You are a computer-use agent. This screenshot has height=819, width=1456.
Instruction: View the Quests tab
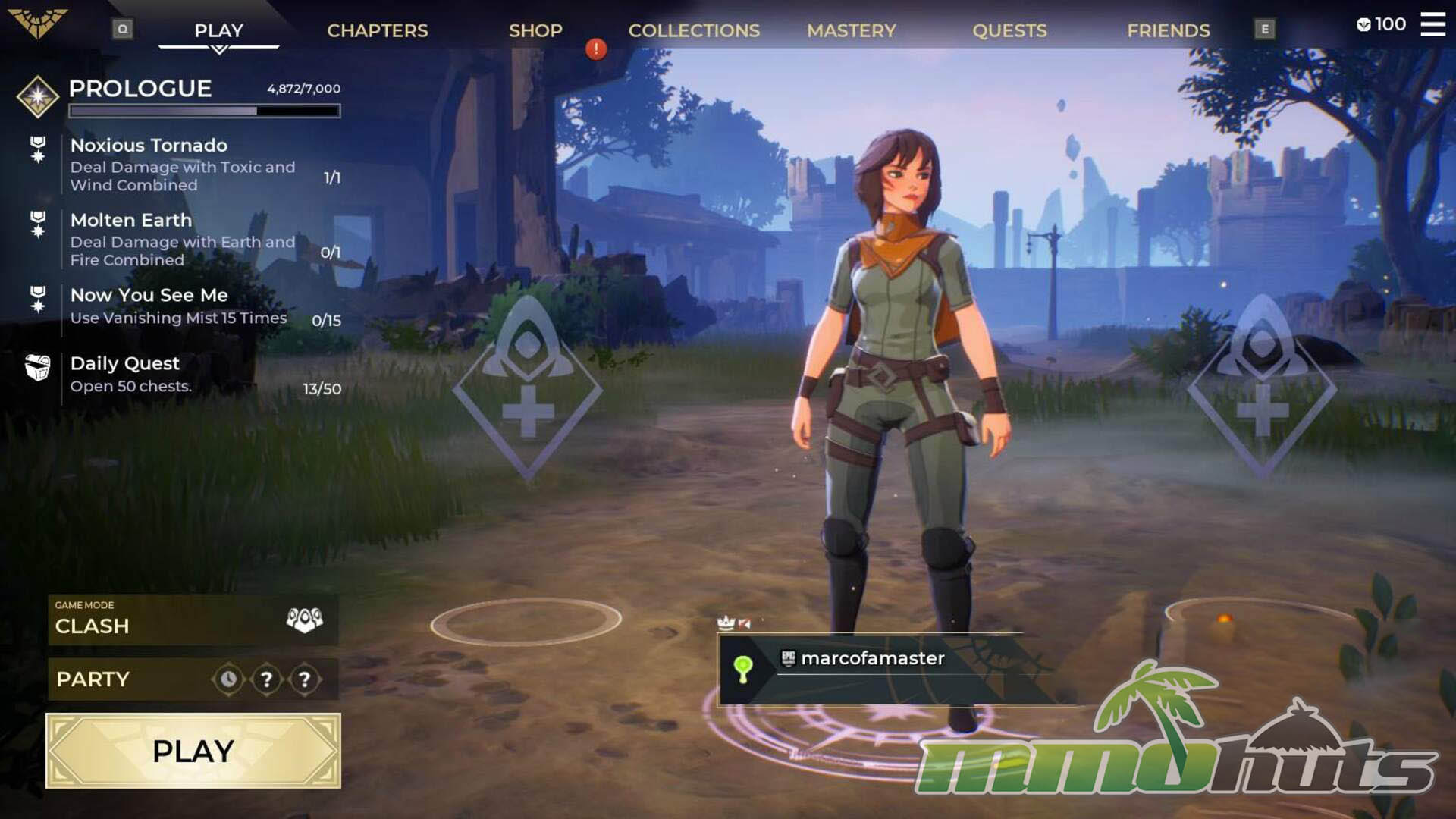coord(1009,30)
